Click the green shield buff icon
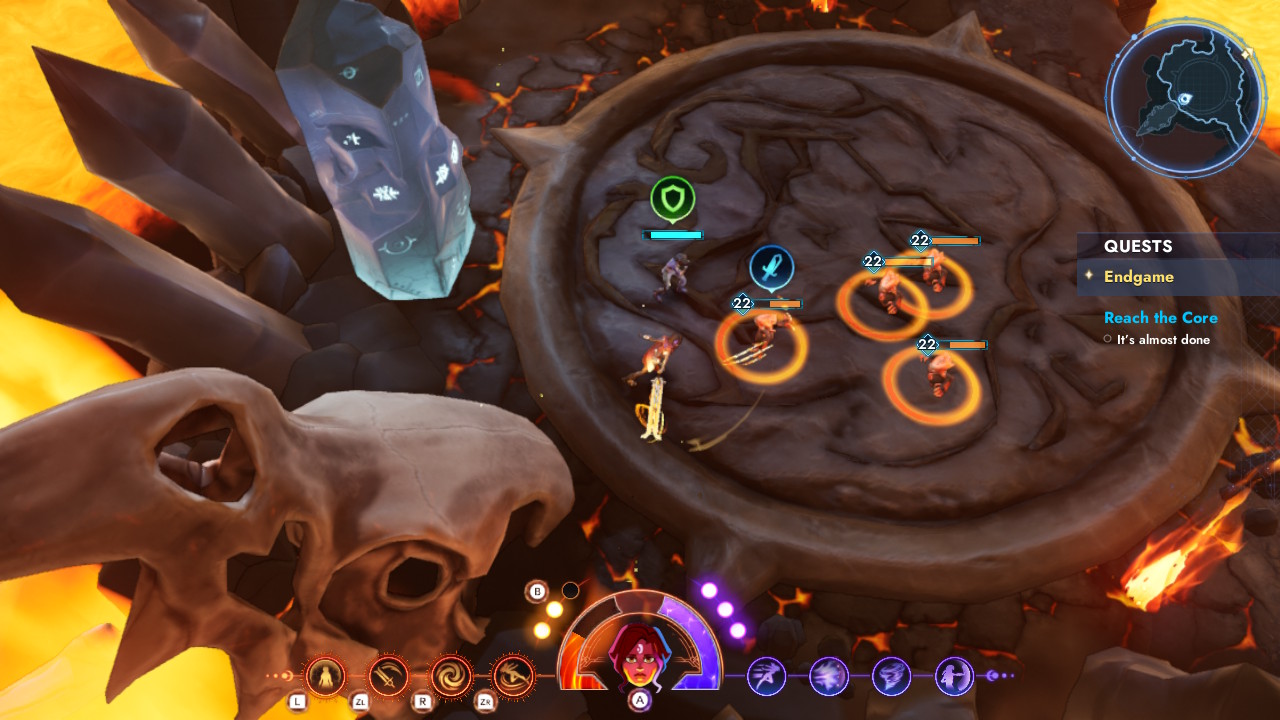1280x720 pixels. [x=673, y=198]
